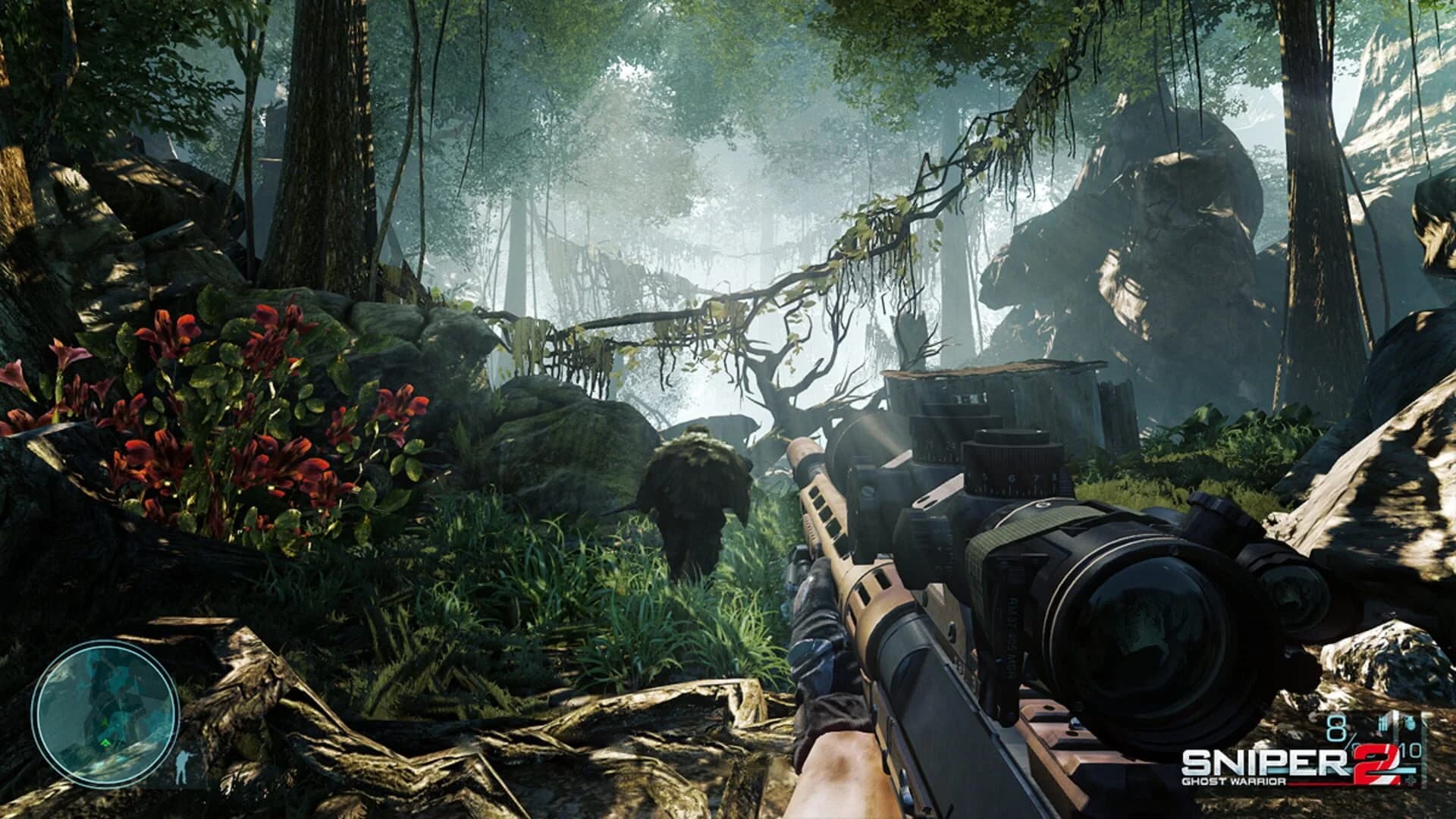Click the health plus icon in the ammo panel
Viewport: 1456px width, 819px height.
click(x=1410, y=780)
